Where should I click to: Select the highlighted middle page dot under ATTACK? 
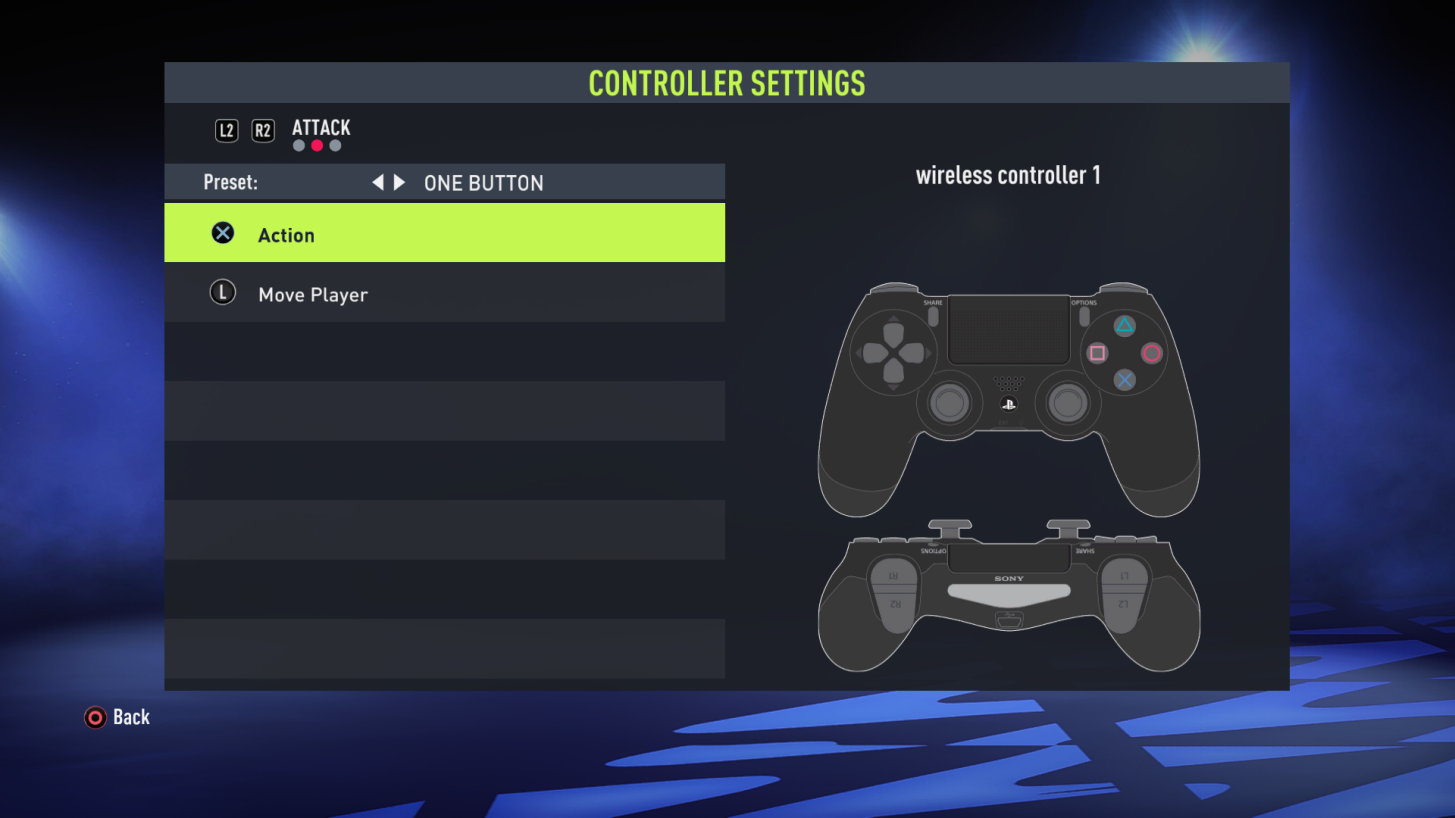315,144
